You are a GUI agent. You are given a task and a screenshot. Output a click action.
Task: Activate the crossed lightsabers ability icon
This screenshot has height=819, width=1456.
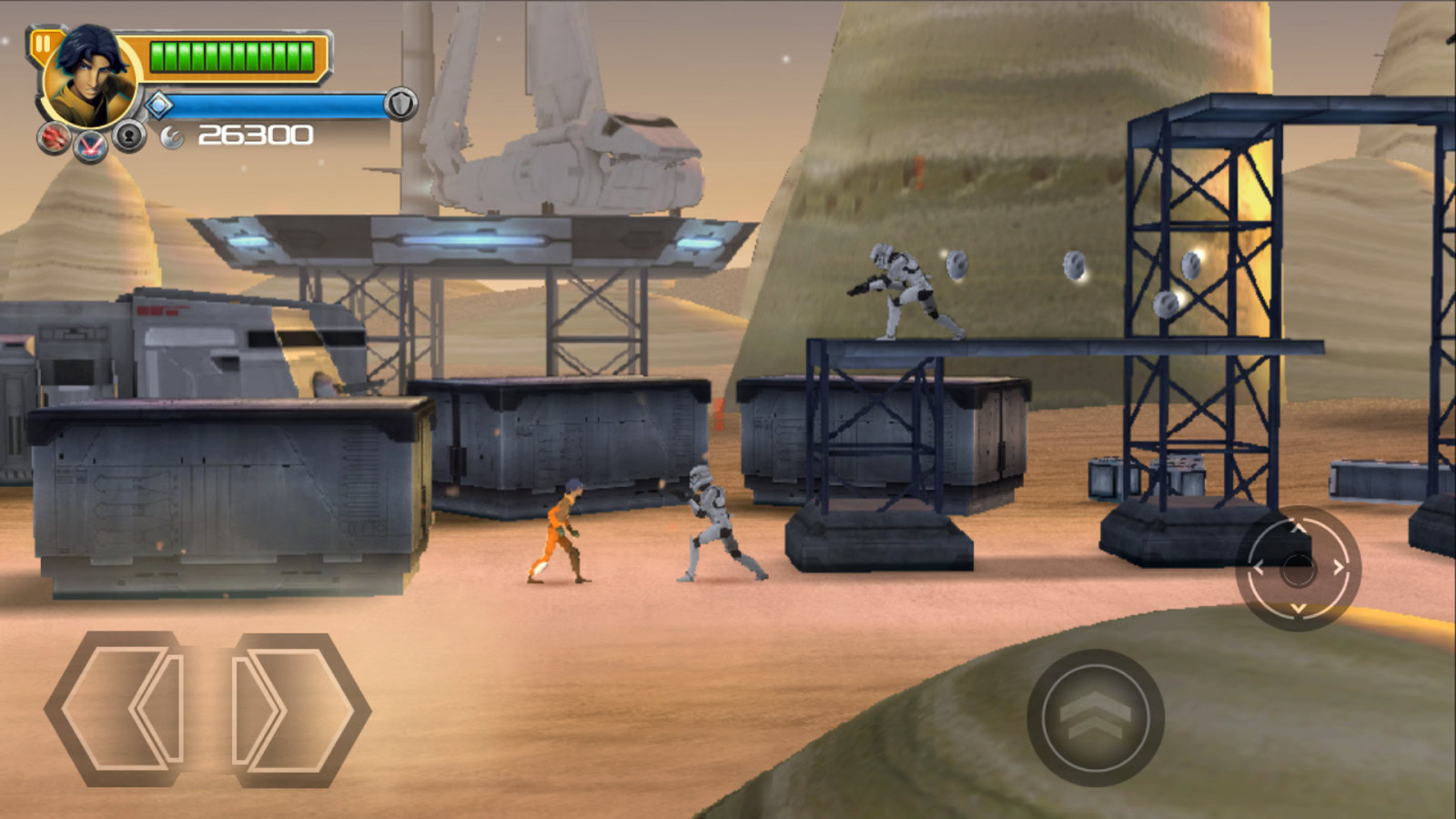pyautogui.click(x=90, y=145)
